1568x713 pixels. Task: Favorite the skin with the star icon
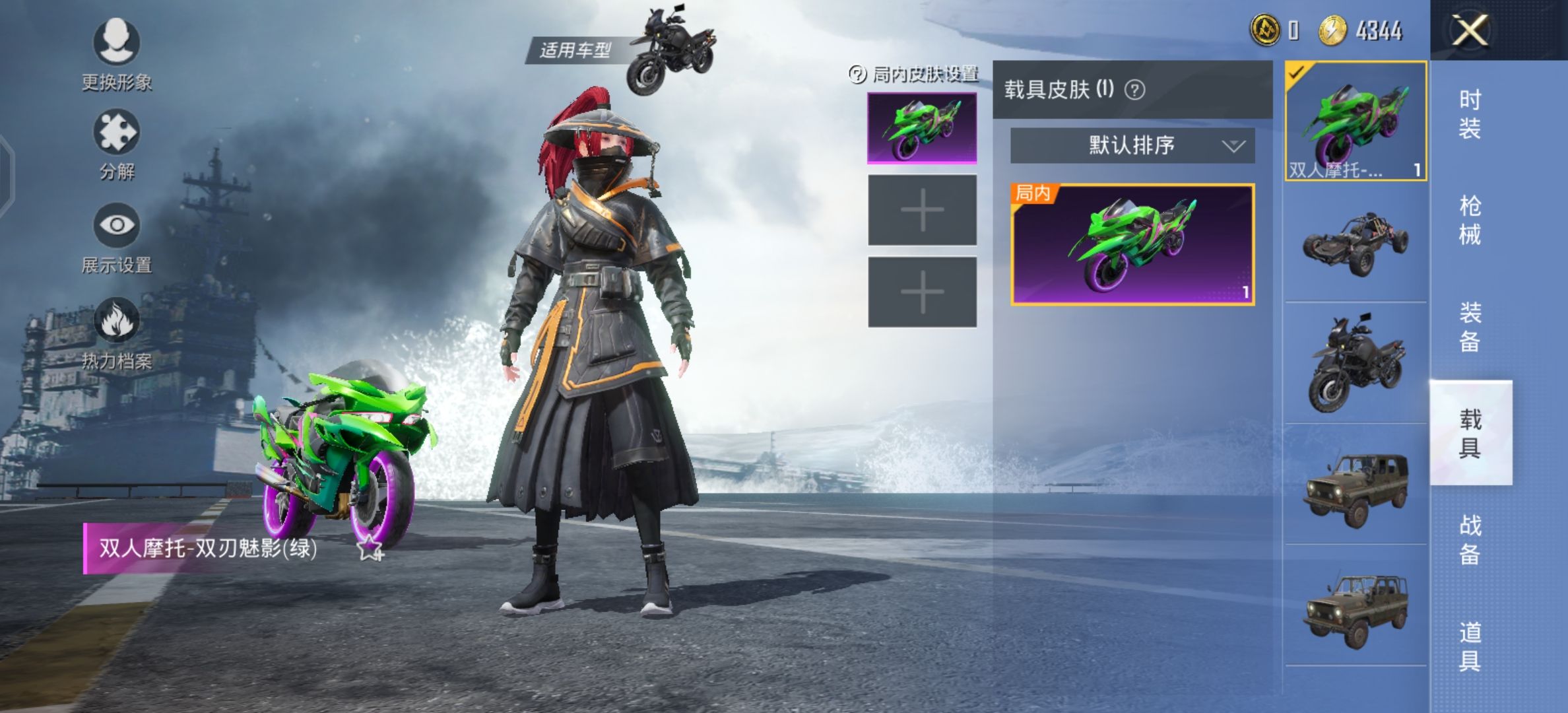pyautogui.click(x=370, y=548)
